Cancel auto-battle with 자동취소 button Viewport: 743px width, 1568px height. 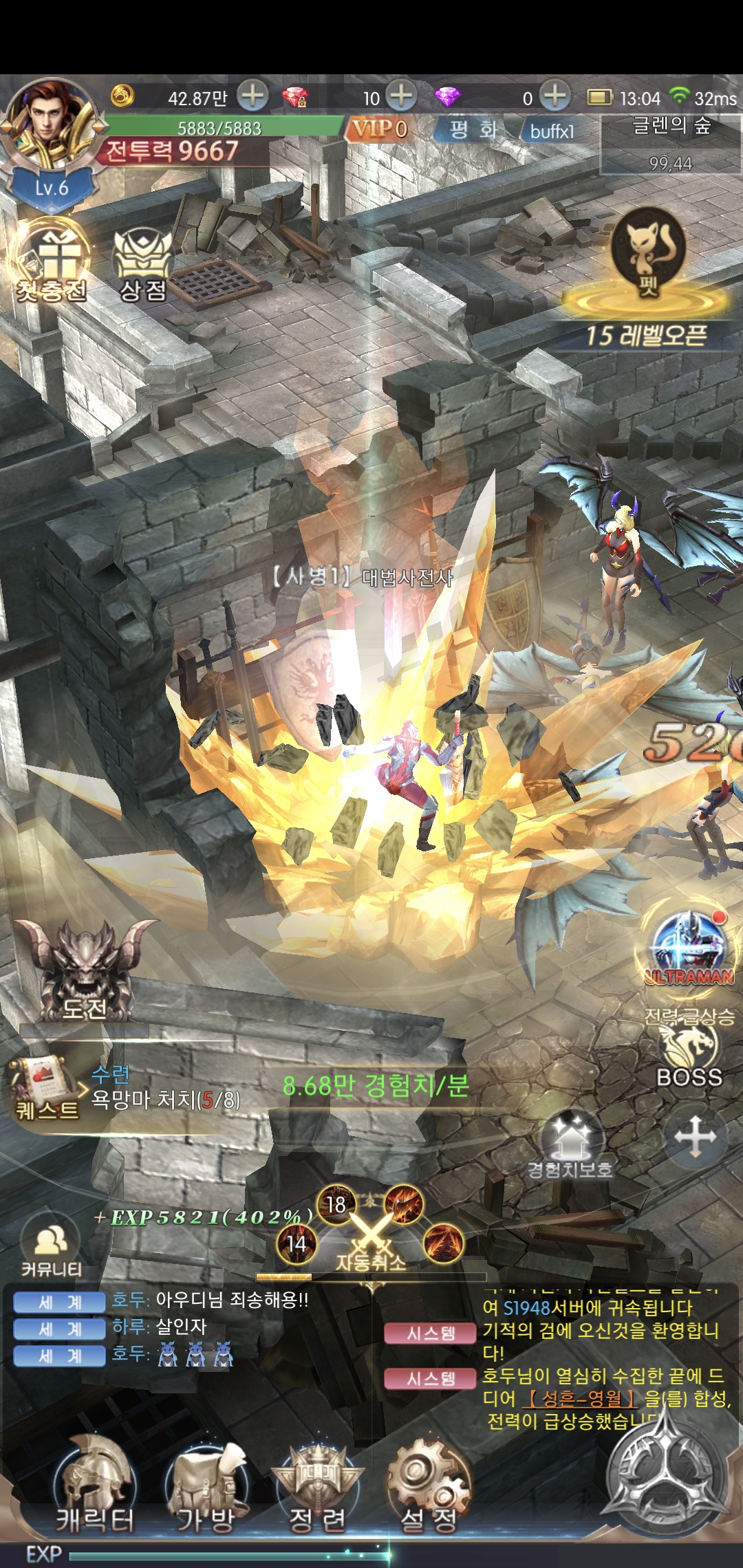(x=370, y=1239)
